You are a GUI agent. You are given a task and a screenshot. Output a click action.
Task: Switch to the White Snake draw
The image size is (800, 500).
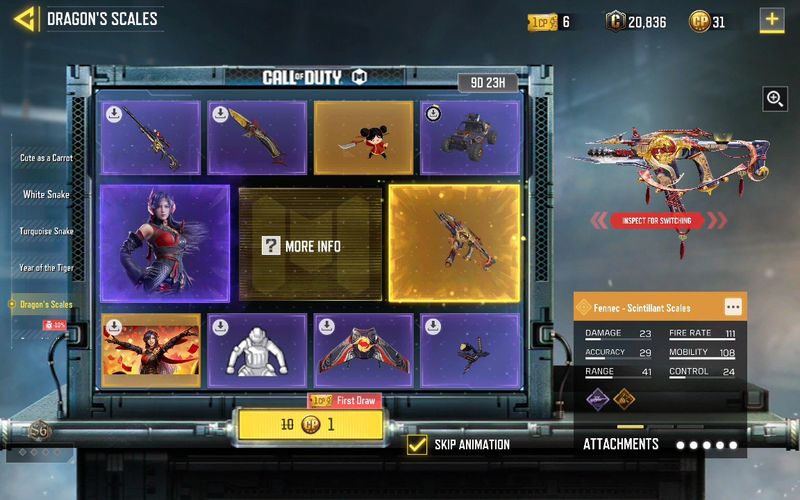coord(46,194)
